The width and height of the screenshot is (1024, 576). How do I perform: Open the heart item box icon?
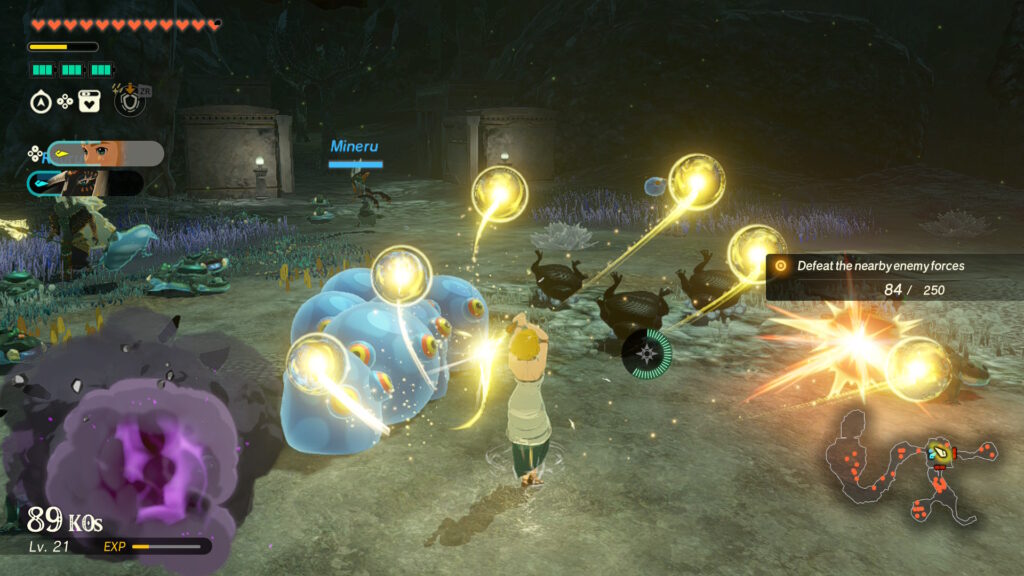pos(89,101)
